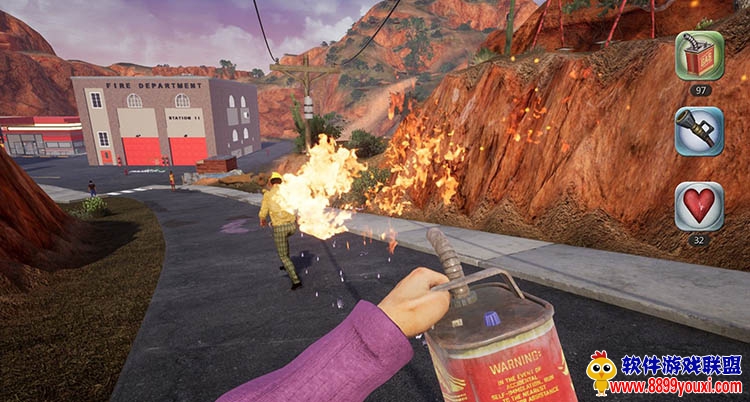Select the red gasoline can icon
This screenshot has width=750, height=402.
point(699,55)
